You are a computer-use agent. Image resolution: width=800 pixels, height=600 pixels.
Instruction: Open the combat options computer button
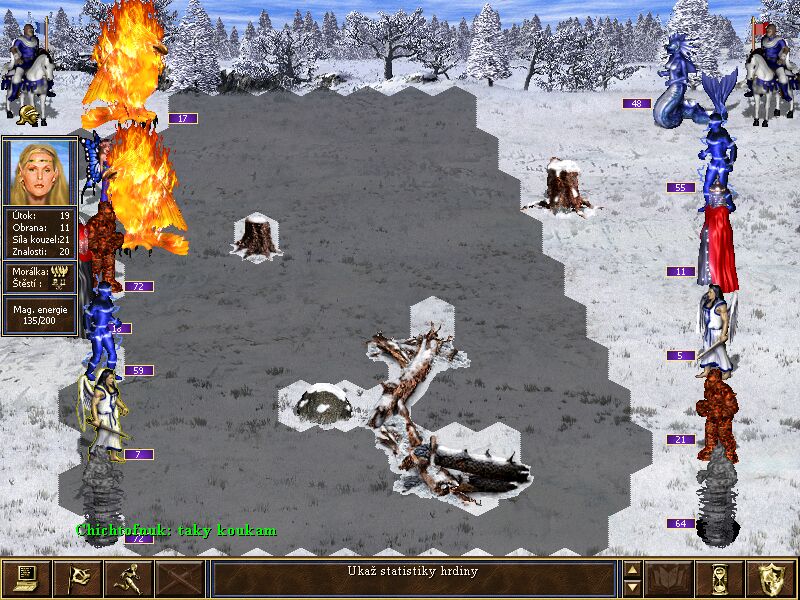pyautogui.click(x=26, y=578)
